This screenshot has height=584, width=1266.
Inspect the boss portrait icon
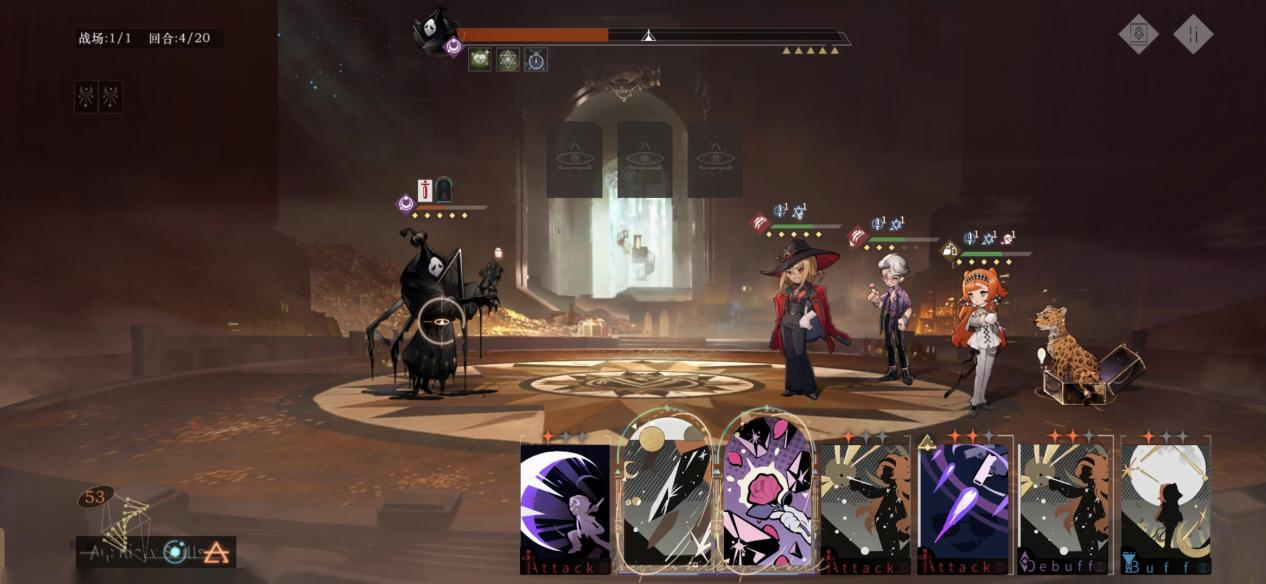[436, 30]
